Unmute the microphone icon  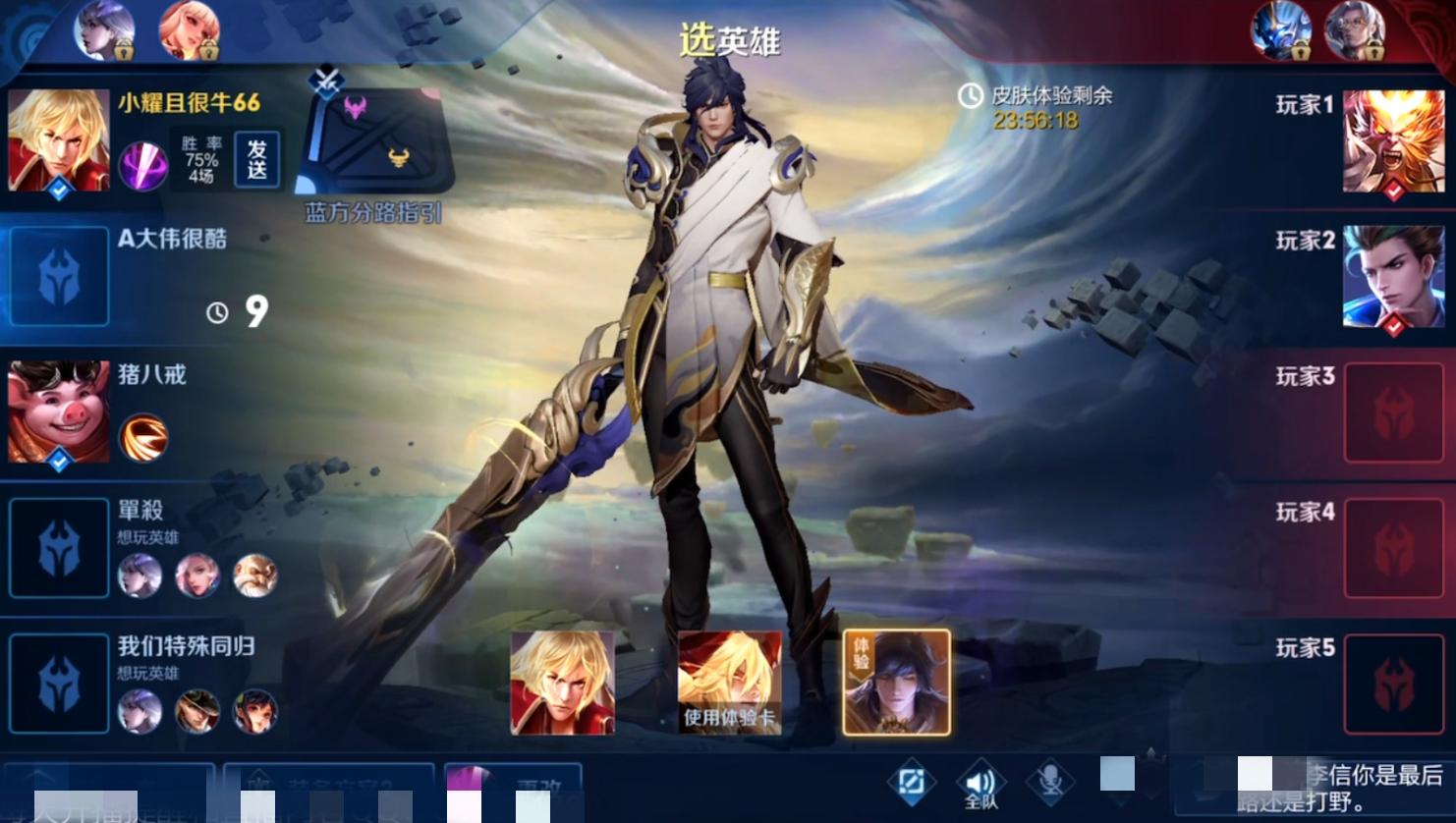[1049, 782]
